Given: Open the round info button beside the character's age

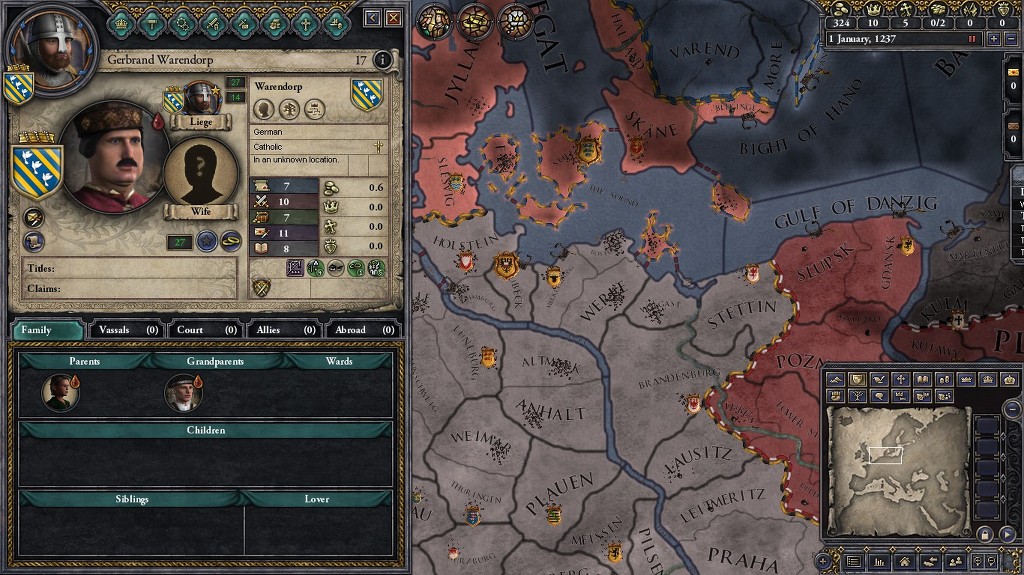Looking at the screenshot, I should (382, 61).
